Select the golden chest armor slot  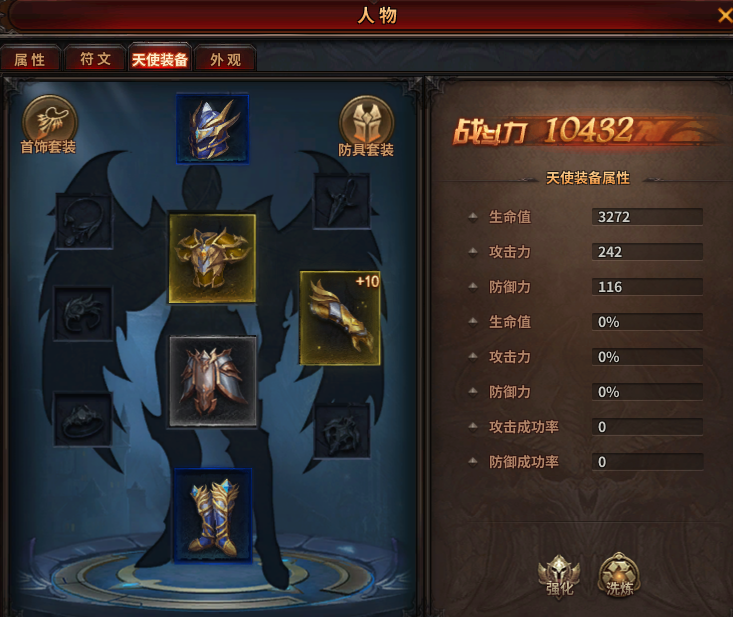click(212, 258)
